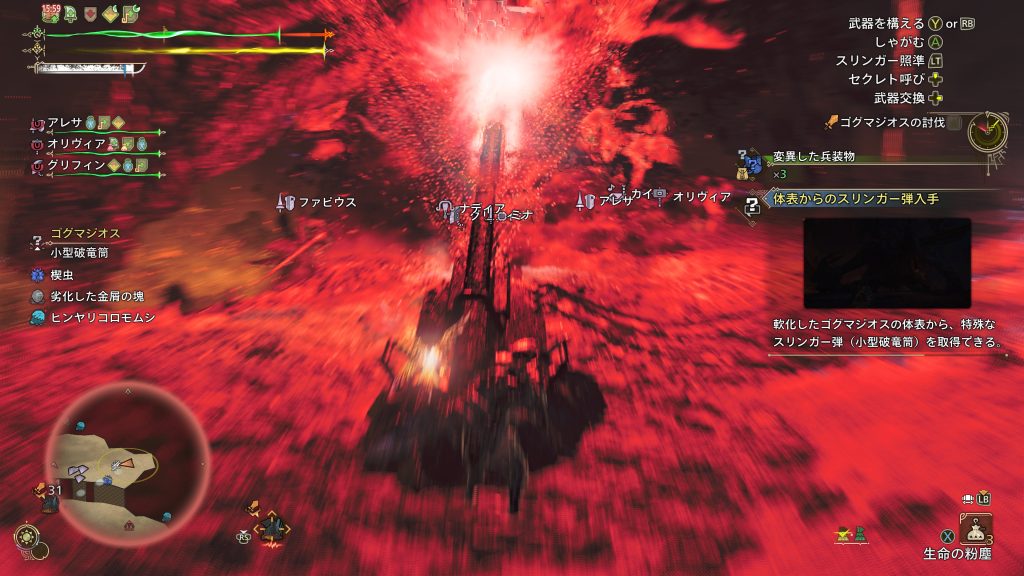Click the dark tutorial preview thumbnail

pos(886,262)
